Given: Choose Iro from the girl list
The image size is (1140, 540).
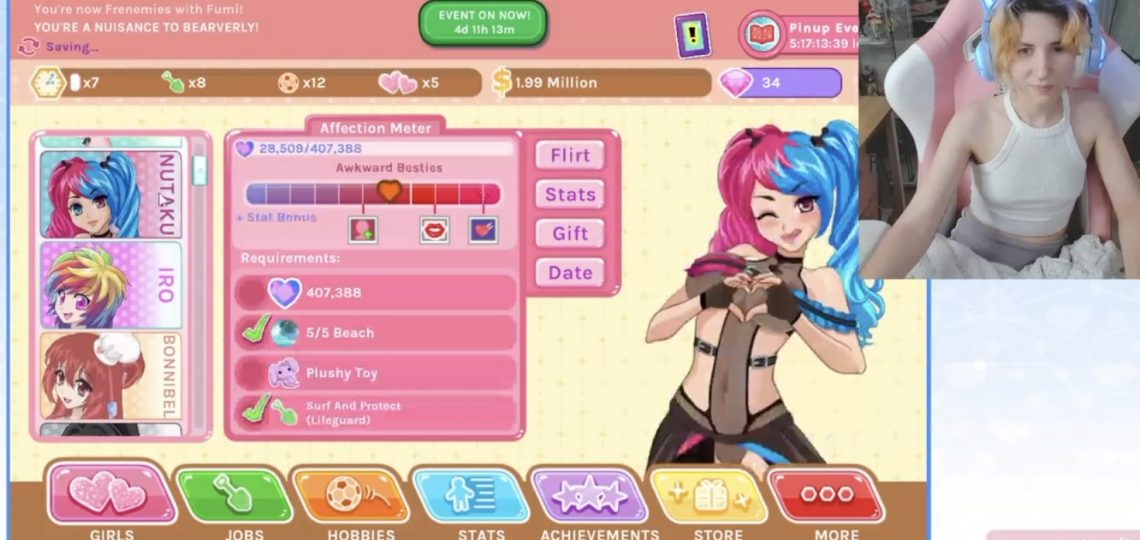Looking at the screenshot, I should coord(110,285).
